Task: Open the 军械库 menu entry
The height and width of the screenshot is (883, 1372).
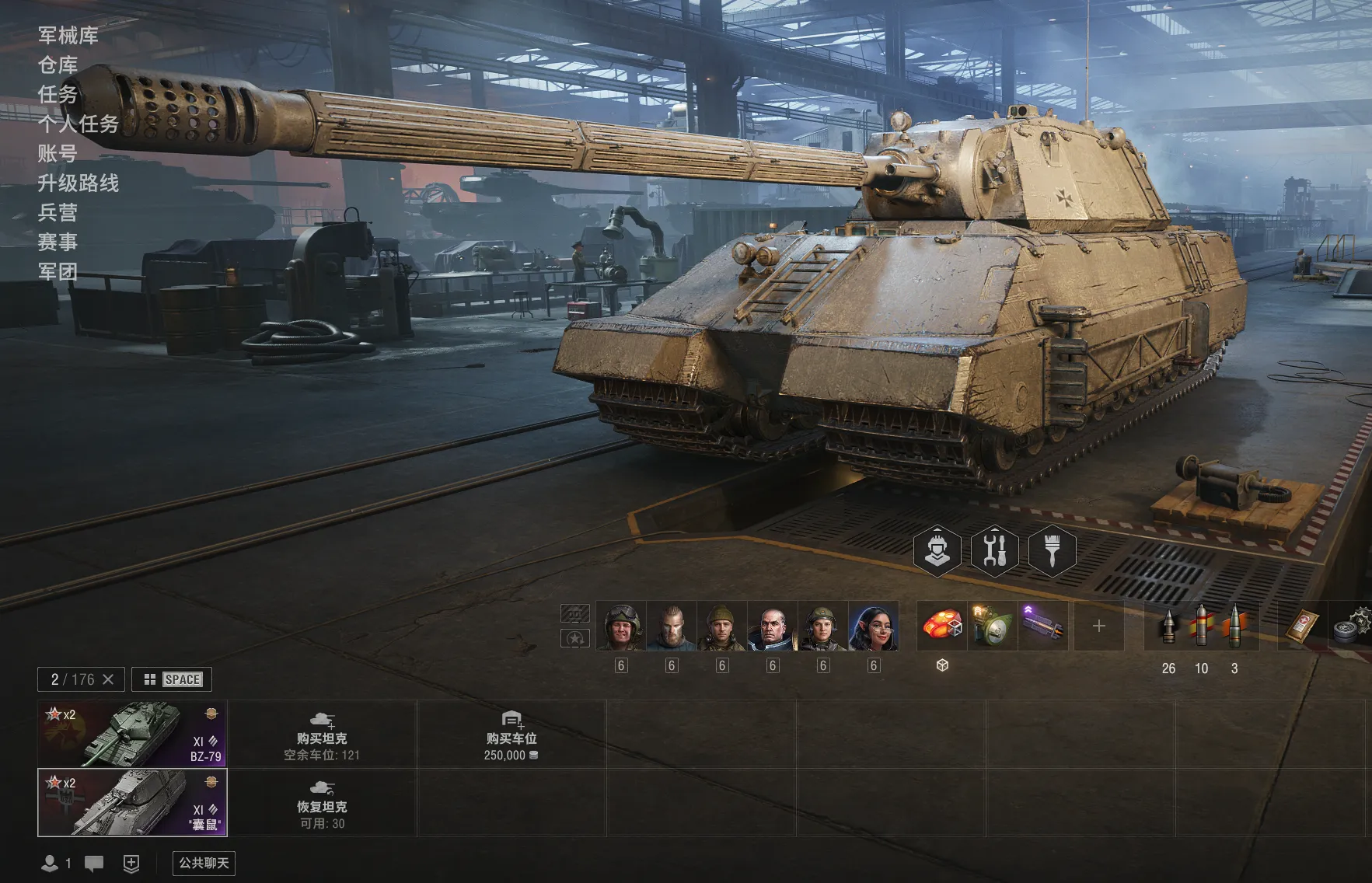Action: click(x=68, y=36)
